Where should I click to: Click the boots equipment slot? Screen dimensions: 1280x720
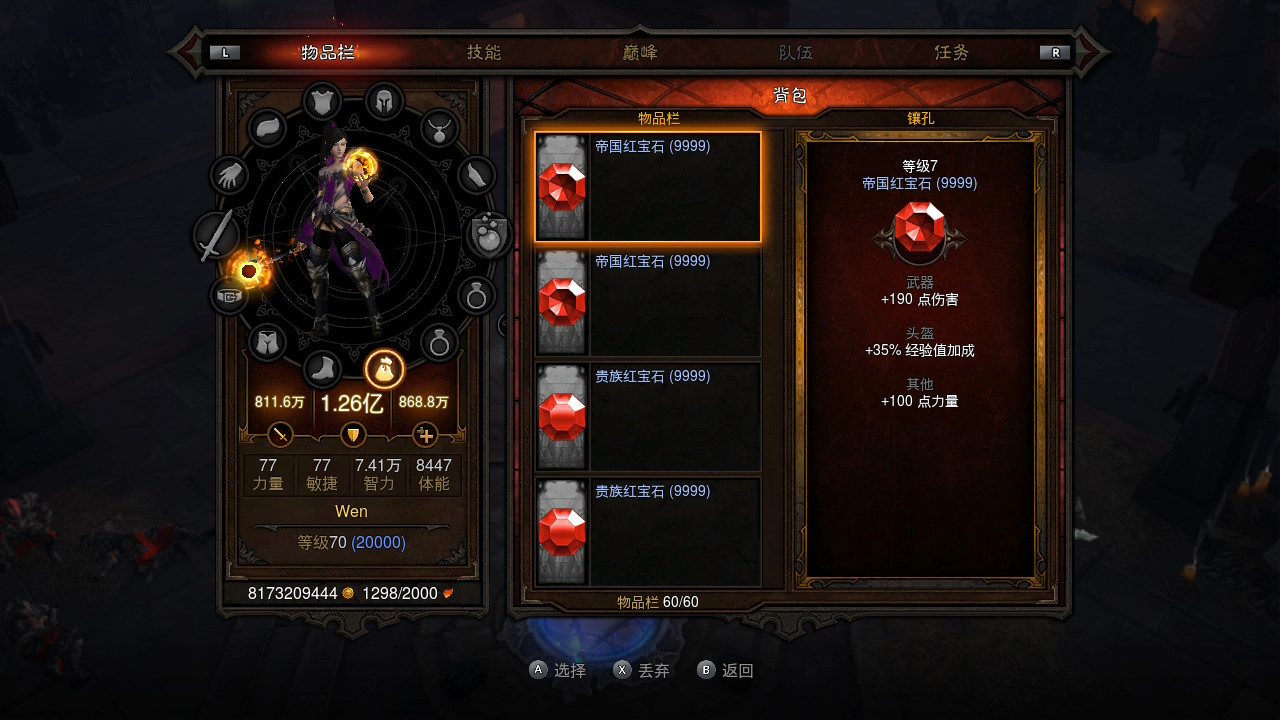[322, 369]
